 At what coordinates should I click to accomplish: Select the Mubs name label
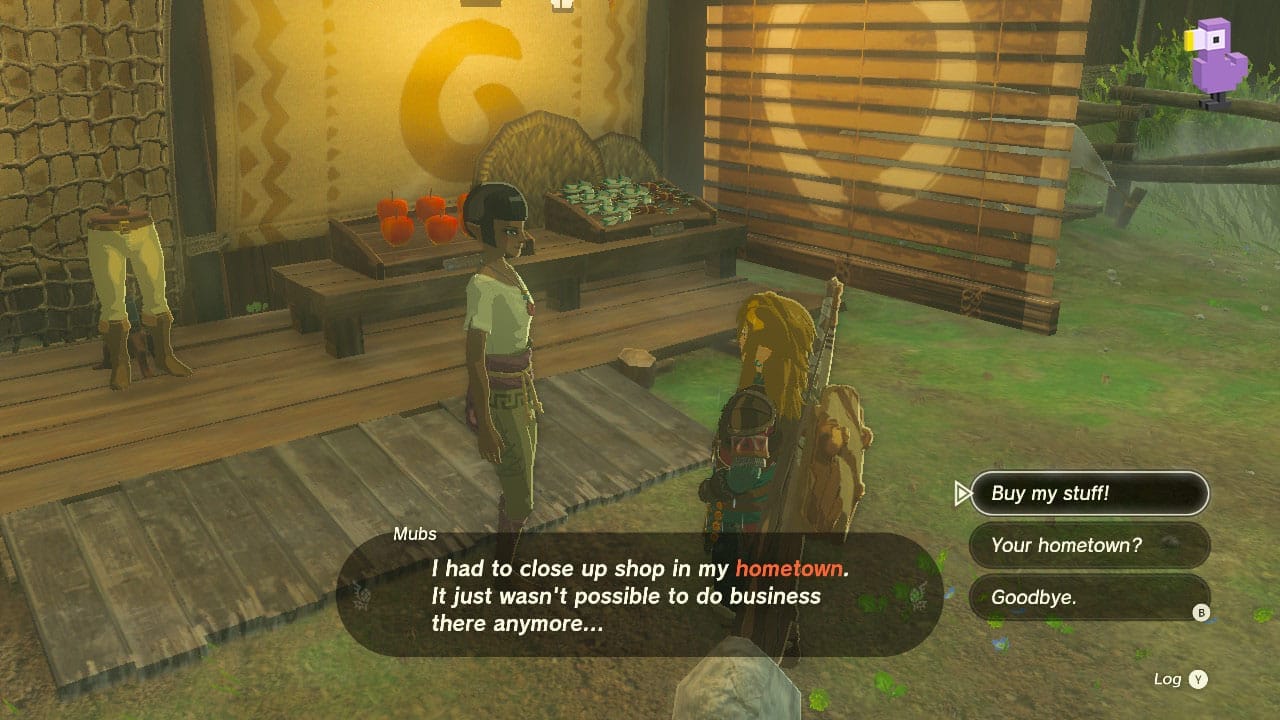coord(417,534)
